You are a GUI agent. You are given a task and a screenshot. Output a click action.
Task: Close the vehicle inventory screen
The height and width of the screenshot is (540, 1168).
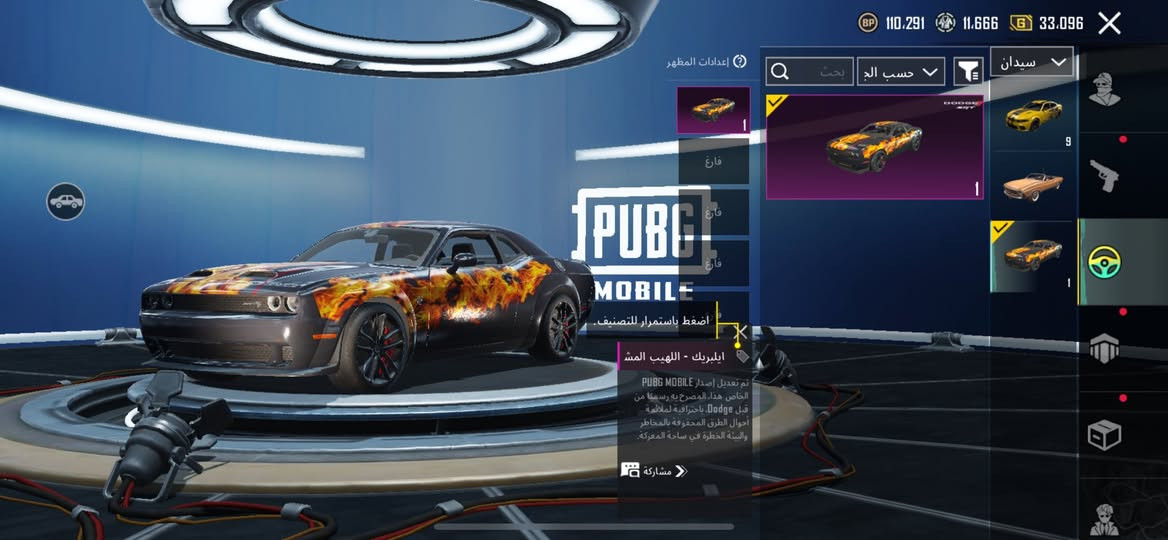click(x=1109, y=23)
